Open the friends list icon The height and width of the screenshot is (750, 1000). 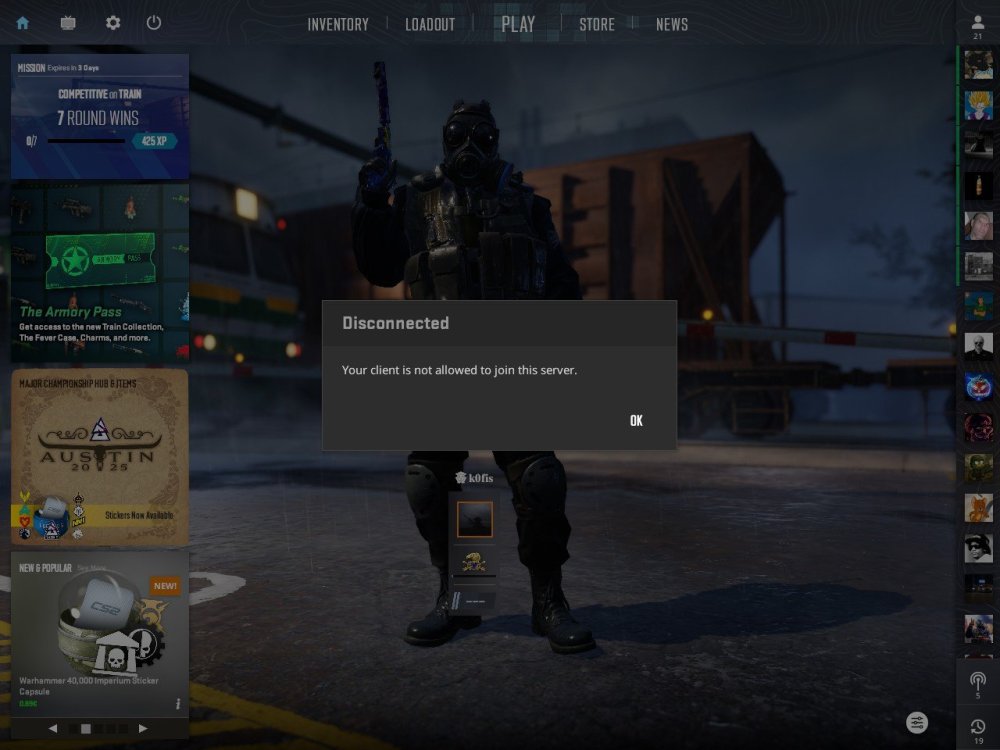[977, 24]
